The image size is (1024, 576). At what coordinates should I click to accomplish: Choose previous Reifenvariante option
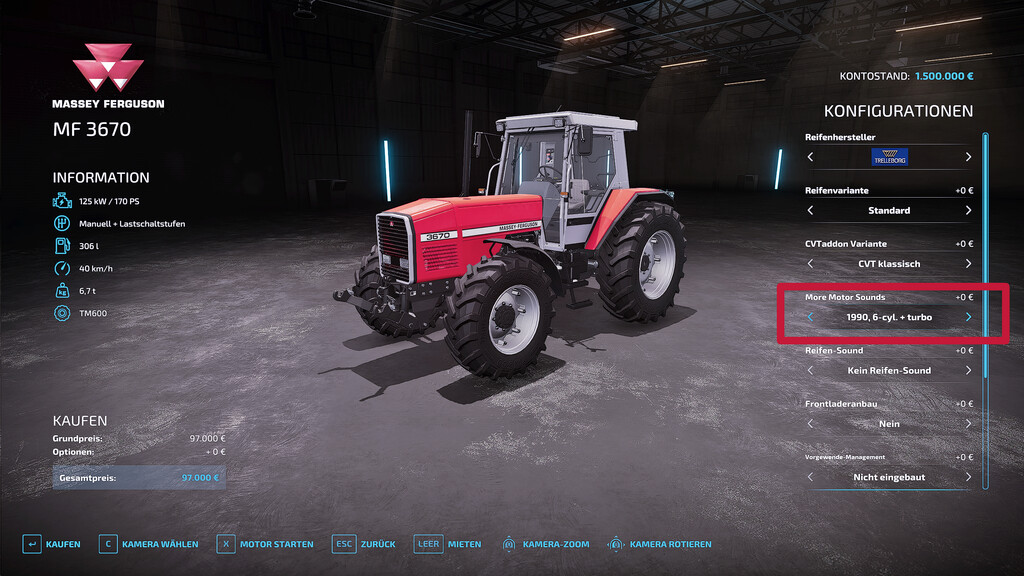810,211
